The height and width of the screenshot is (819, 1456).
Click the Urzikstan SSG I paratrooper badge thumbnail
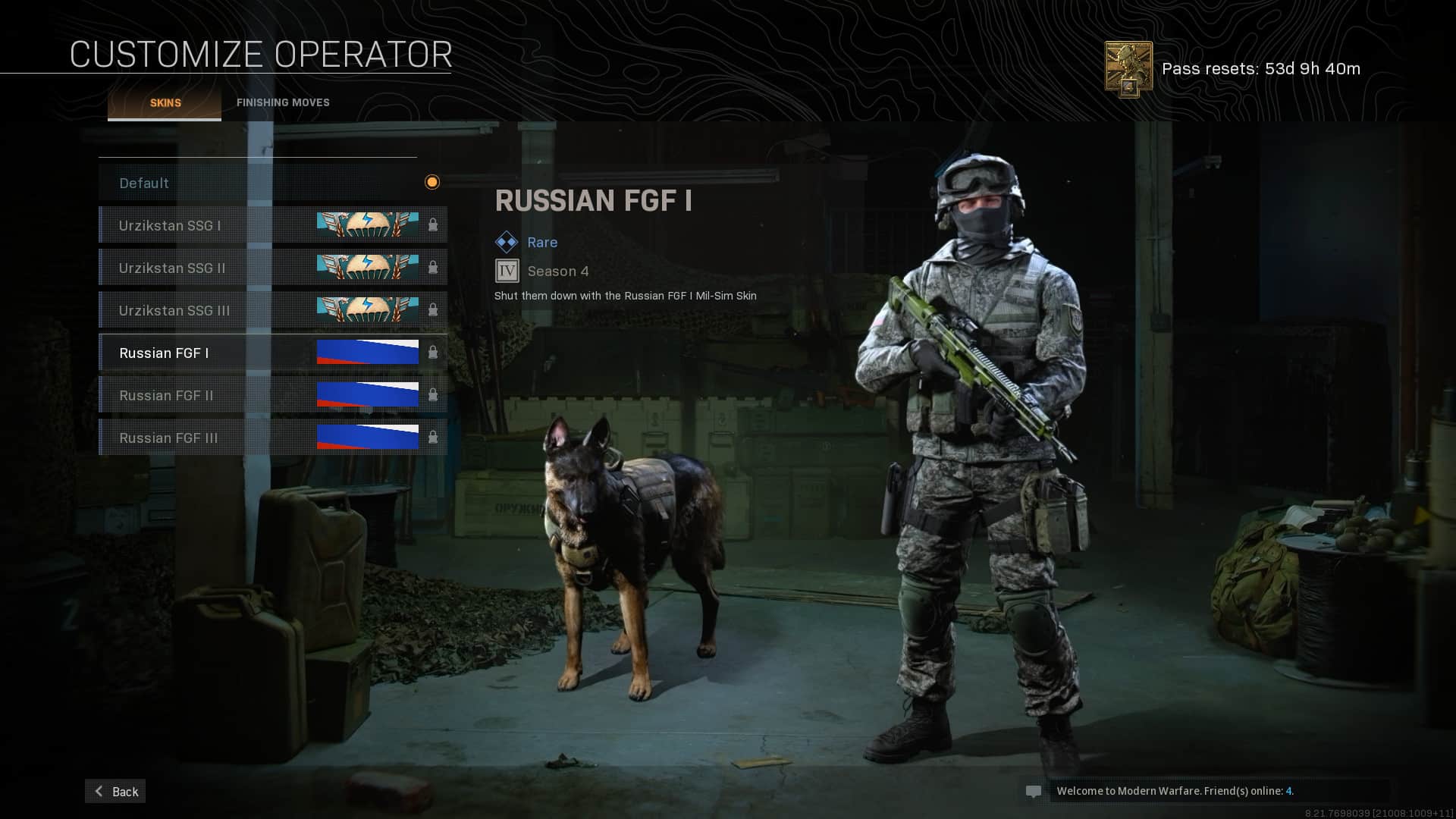click(x=367, y=224)
